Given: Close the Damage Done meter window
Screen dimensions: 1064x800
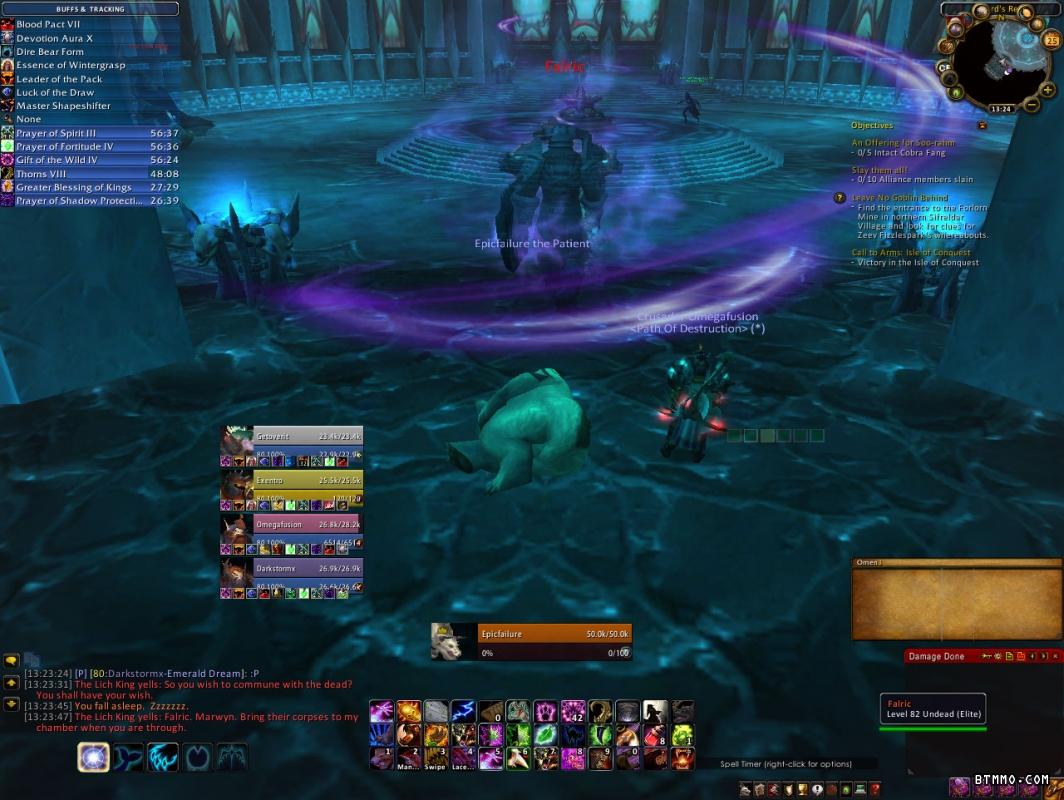Looking at the screenshot, I should click(1056, 656).
